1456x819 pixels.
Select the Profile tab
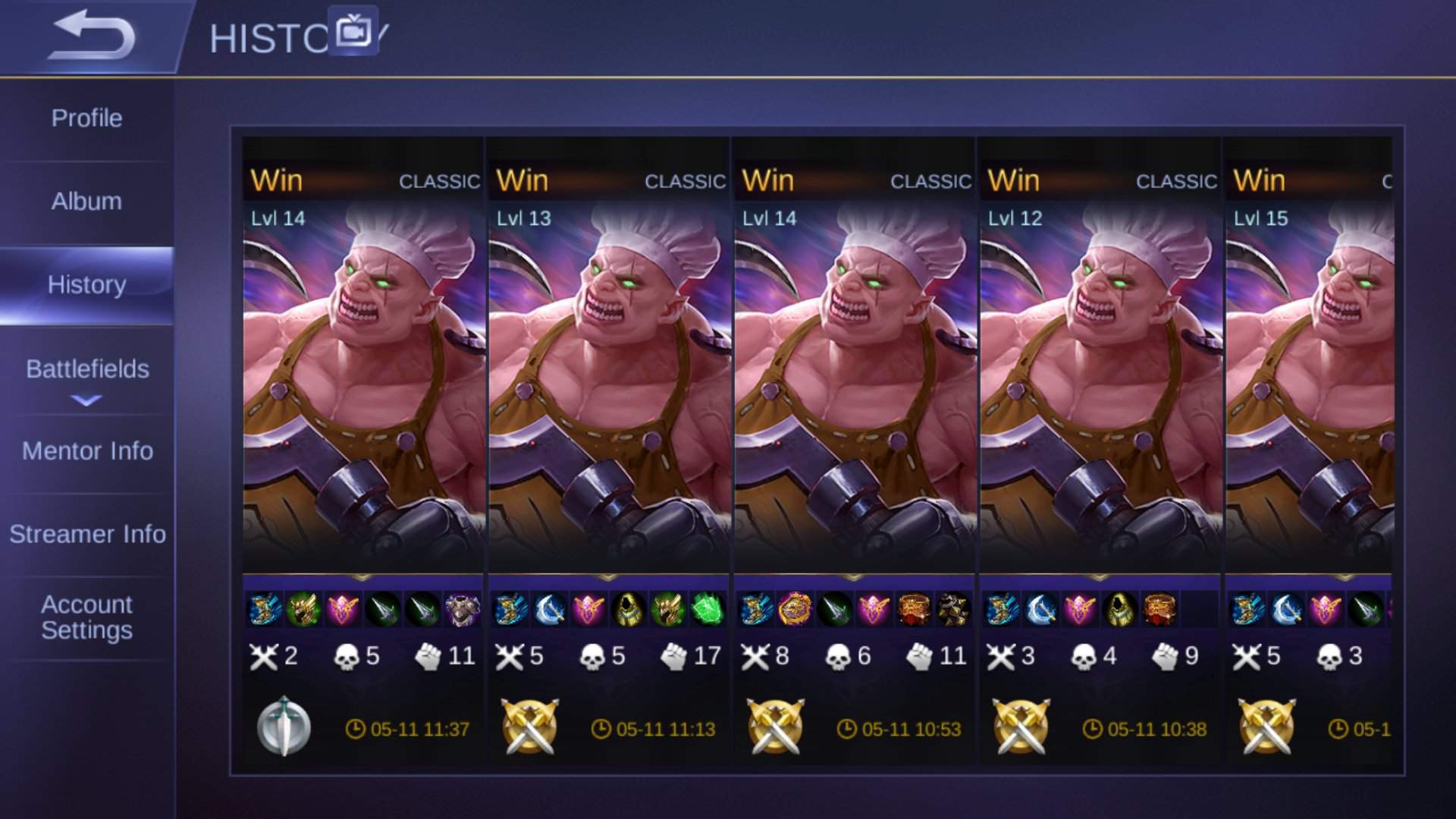tap(86, 118)
